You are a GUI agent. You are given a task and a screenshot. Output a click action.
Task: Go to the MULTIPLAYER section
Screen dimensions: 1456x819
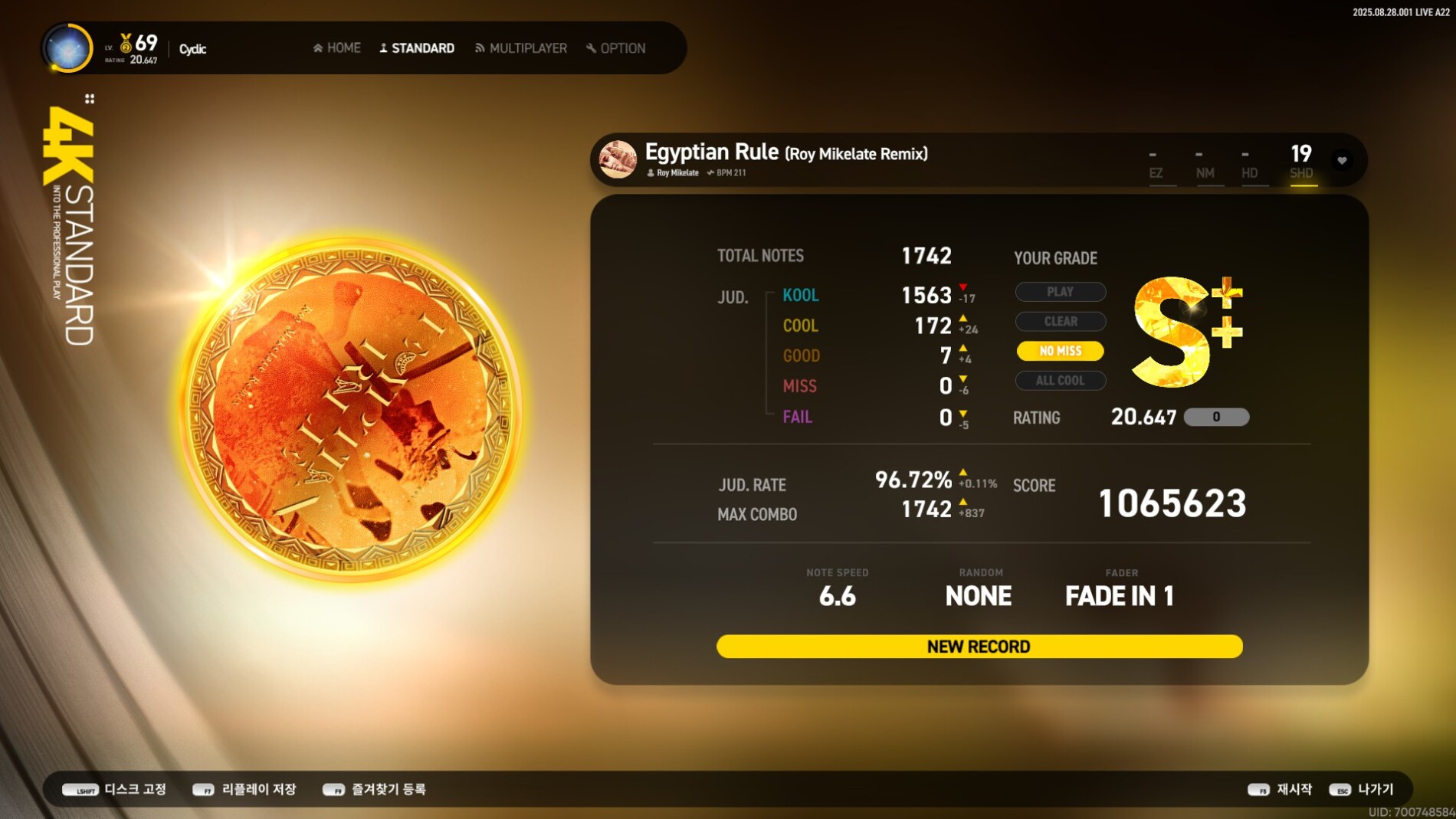pyautogui.click(x=521, y=48)
